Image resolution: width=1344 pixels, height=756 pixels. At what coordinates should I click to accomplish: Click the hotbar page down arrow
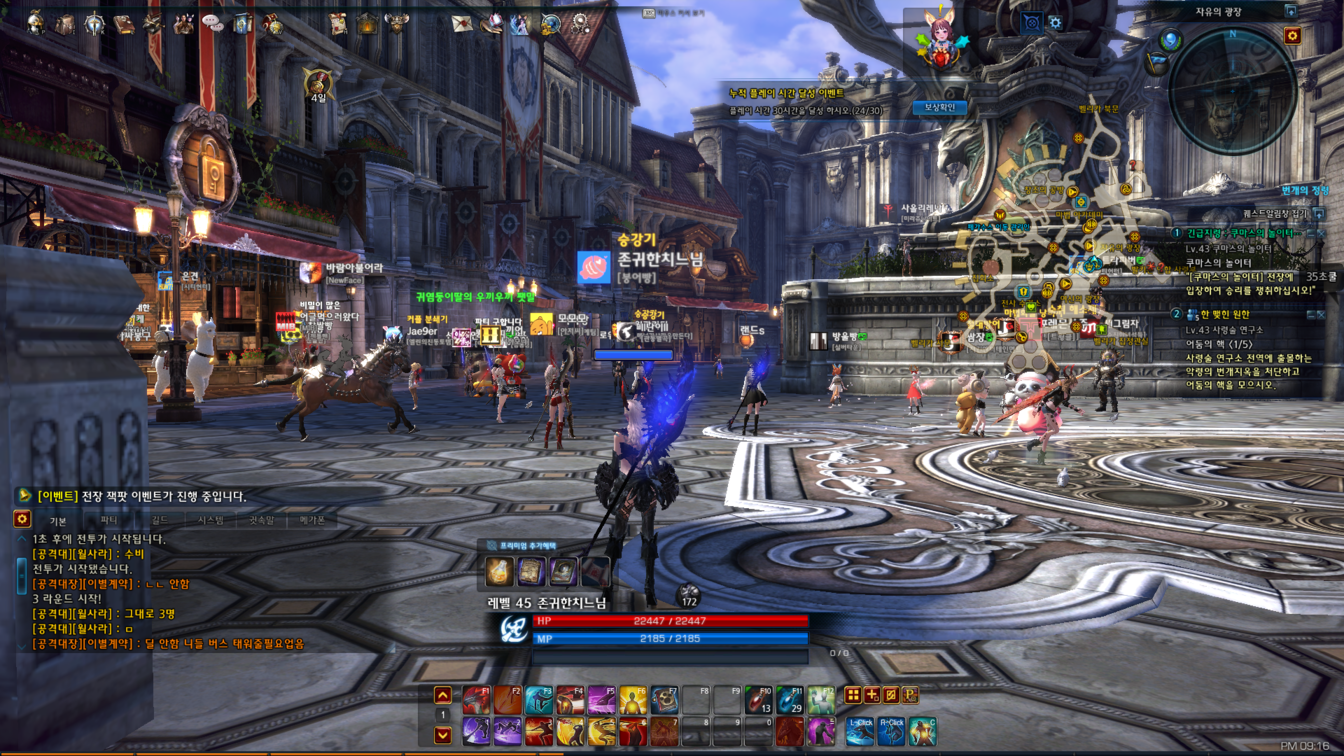(443, 735)
